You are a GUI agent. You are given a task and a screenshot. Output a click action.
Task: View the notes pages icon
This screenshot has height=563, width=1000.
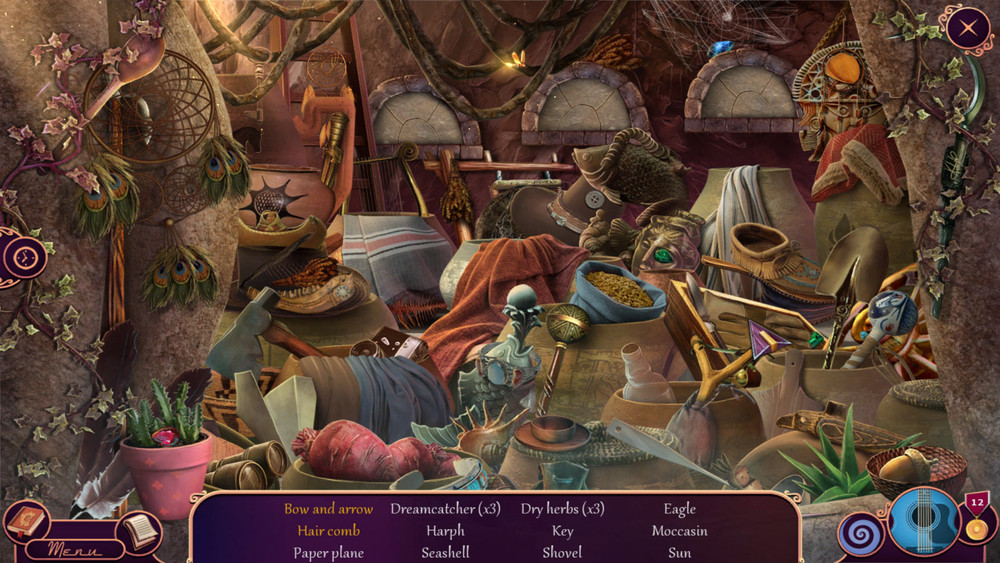coord(139,531)
